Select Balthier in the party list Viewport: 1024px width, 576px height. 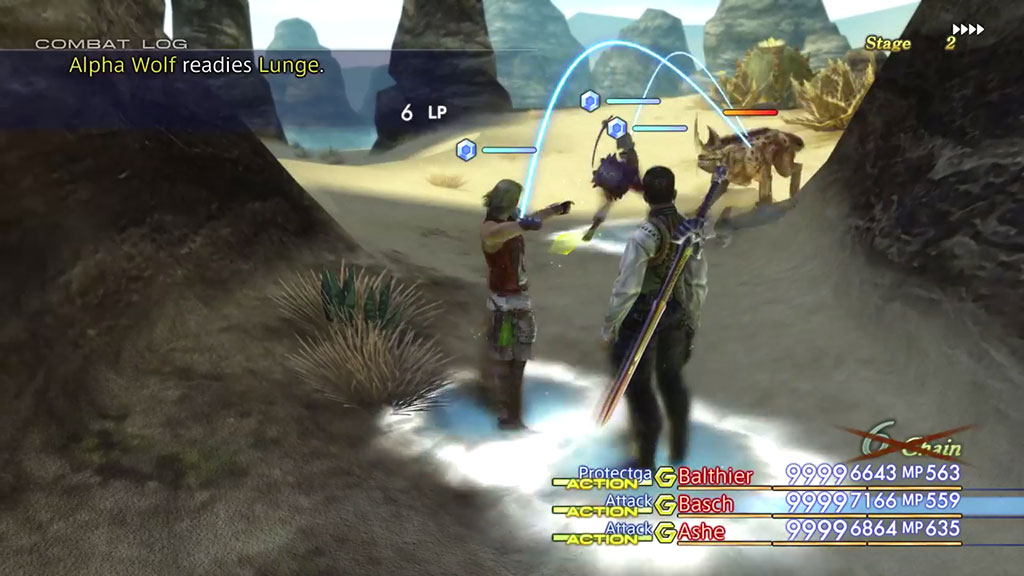coord(715,476)
